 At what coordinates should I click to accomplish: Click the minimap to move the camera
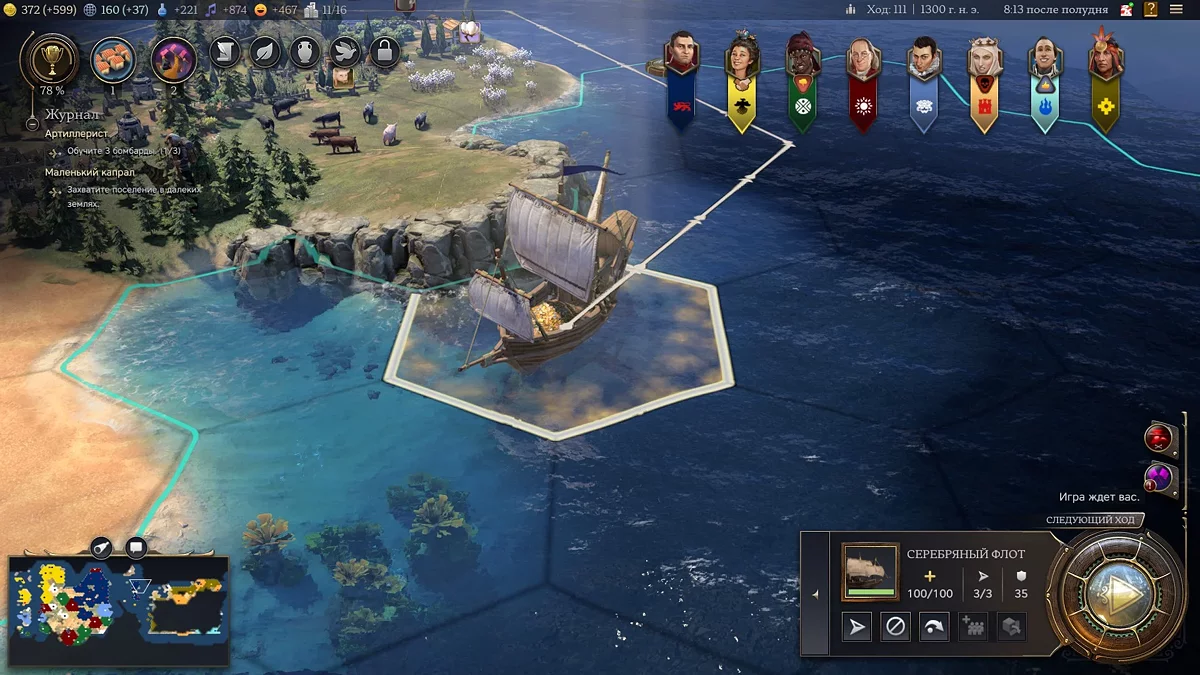118,610
